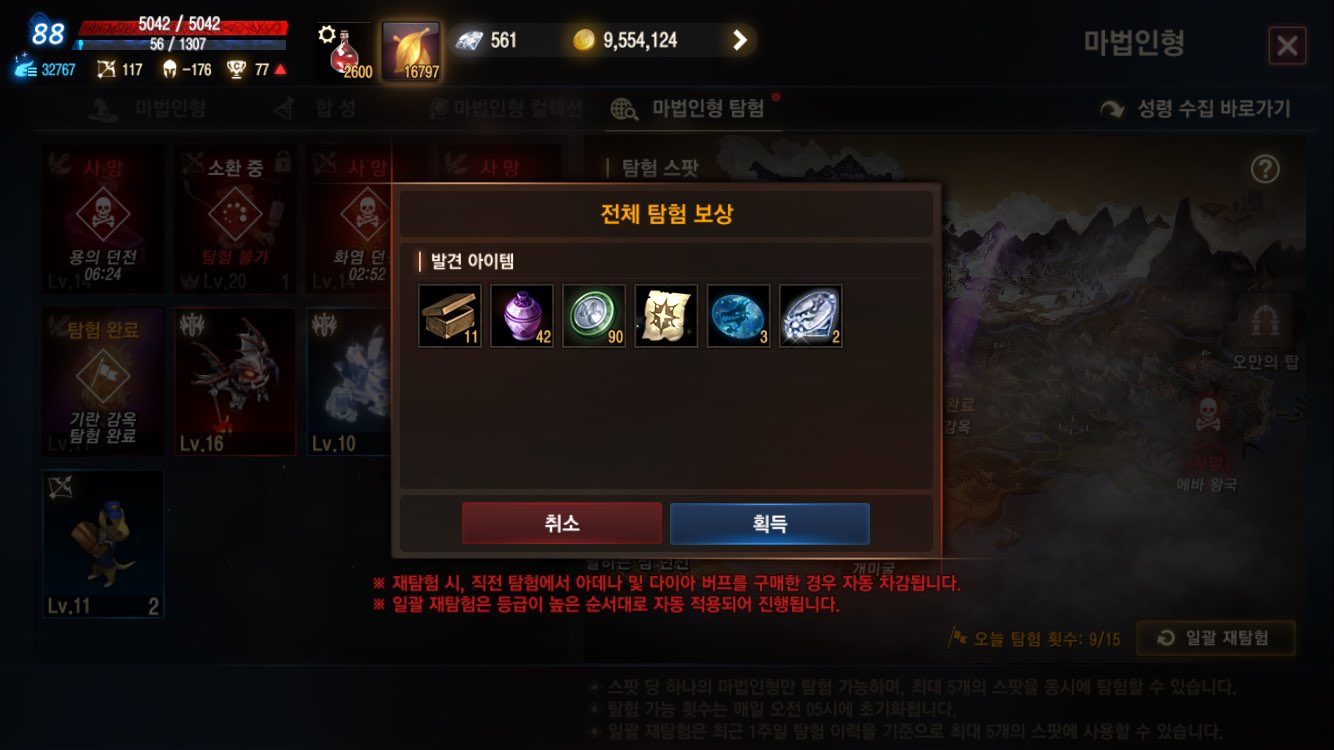Viewport: 1334px width, 750px height.
Task: Click the 획득 button to claim rewards
Action: 769,522
